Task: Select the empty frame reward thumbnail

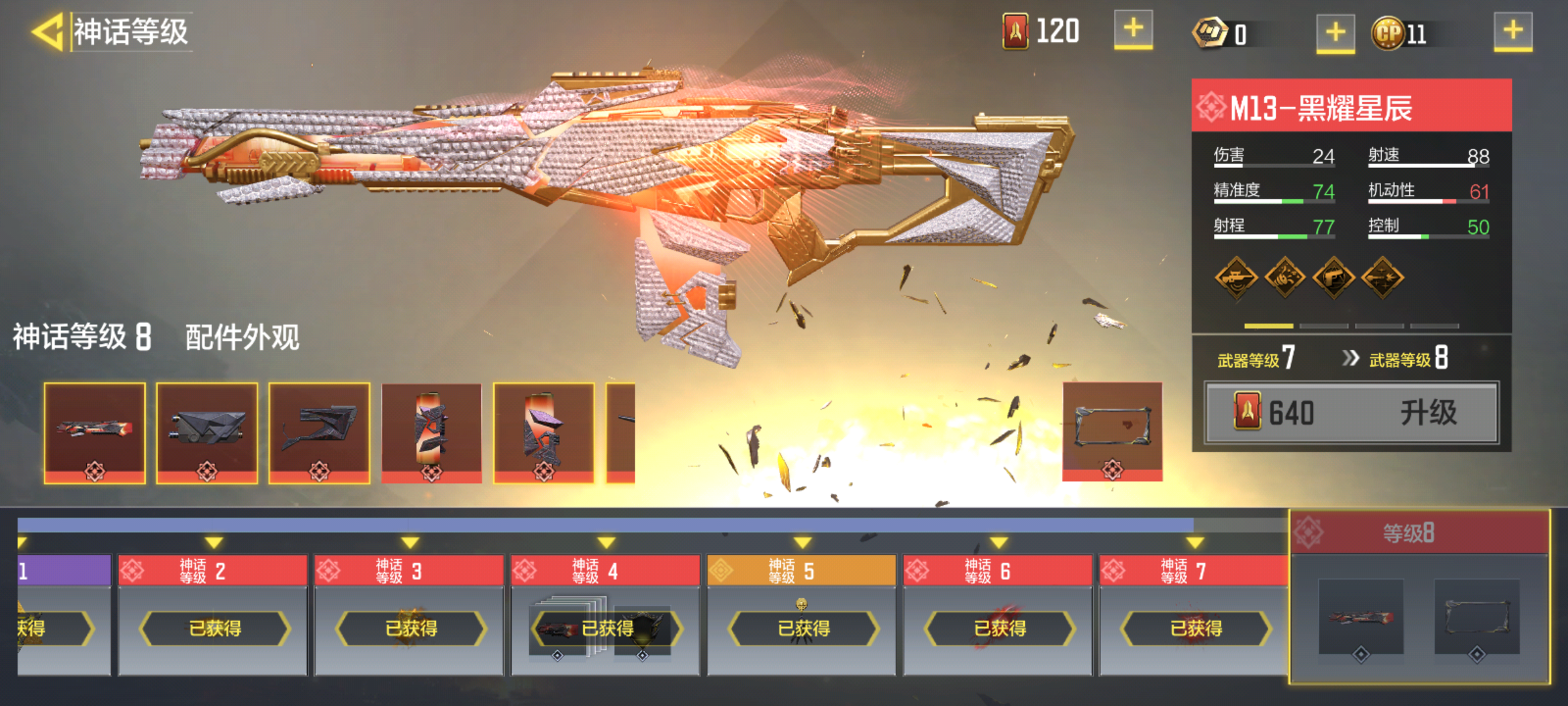Action: [x=1112, y=431]
